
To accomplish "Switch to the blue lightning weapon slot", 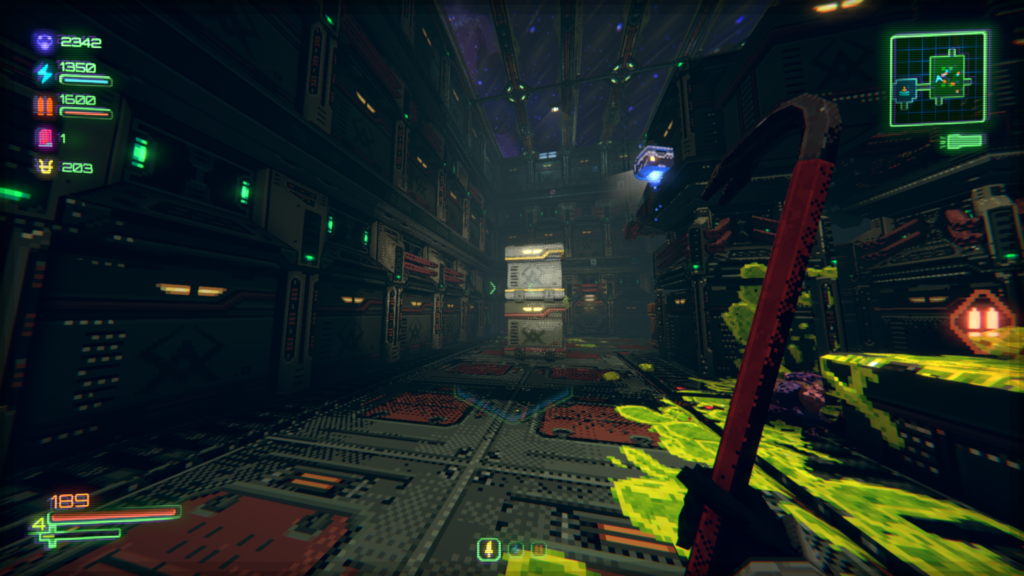I will (515, 548).
